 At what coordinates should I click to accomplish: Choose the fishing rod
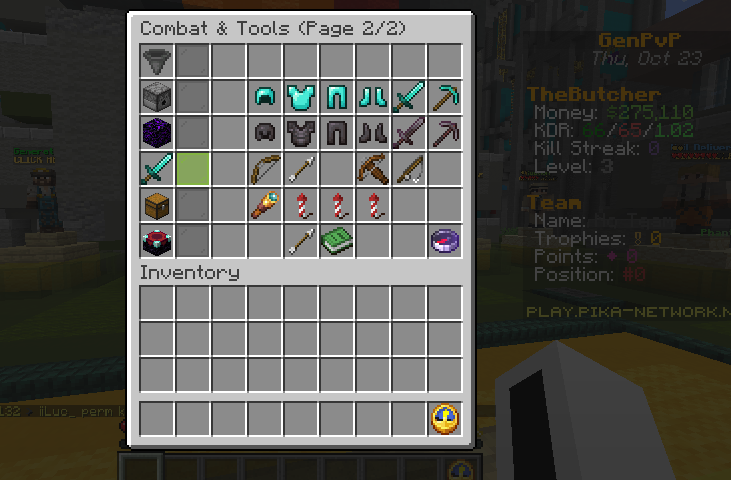pos(409,169)
